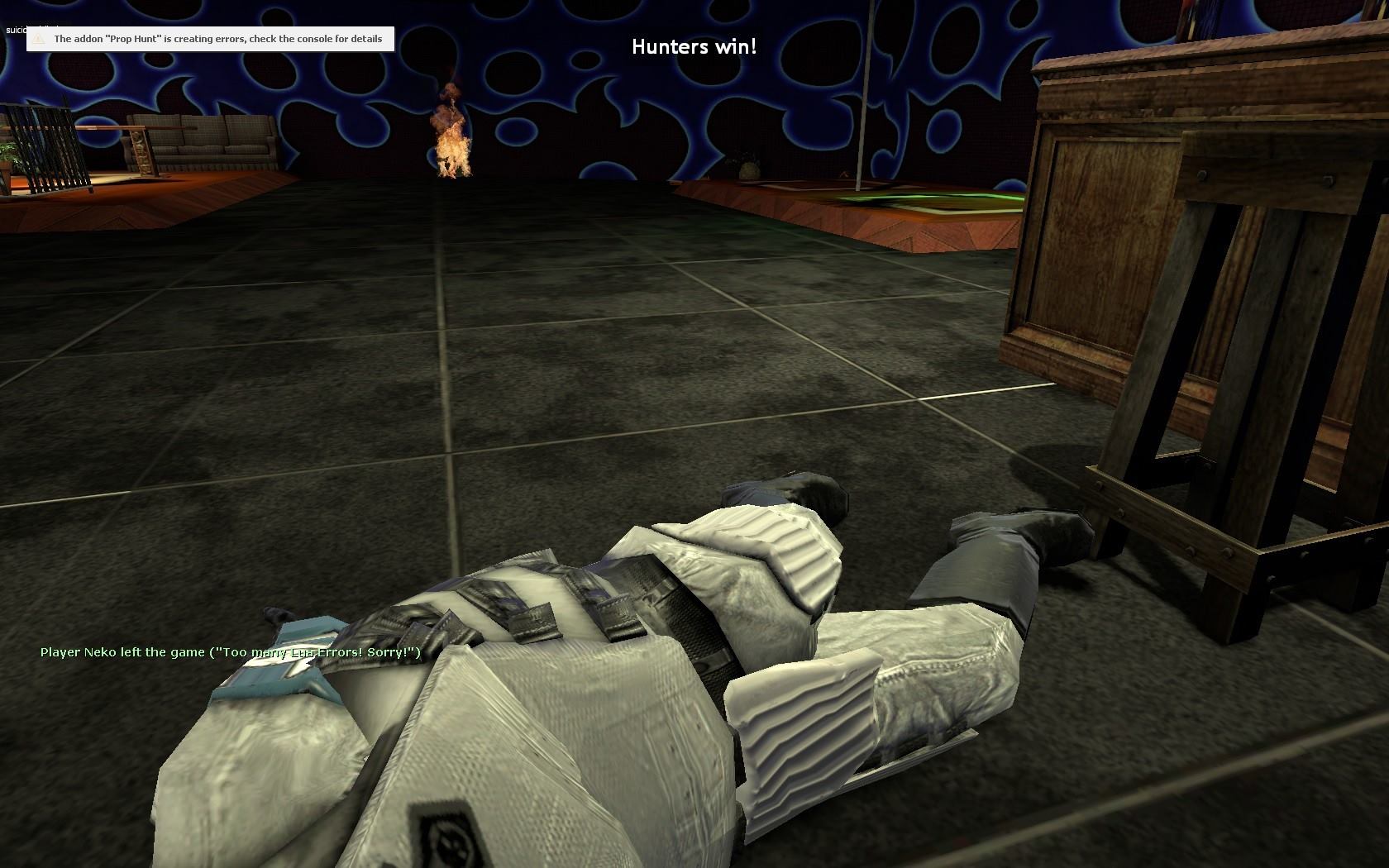
Task: Click the warning triangle icon in error banner
Action: pyautogui.click(x=36, y=38)
